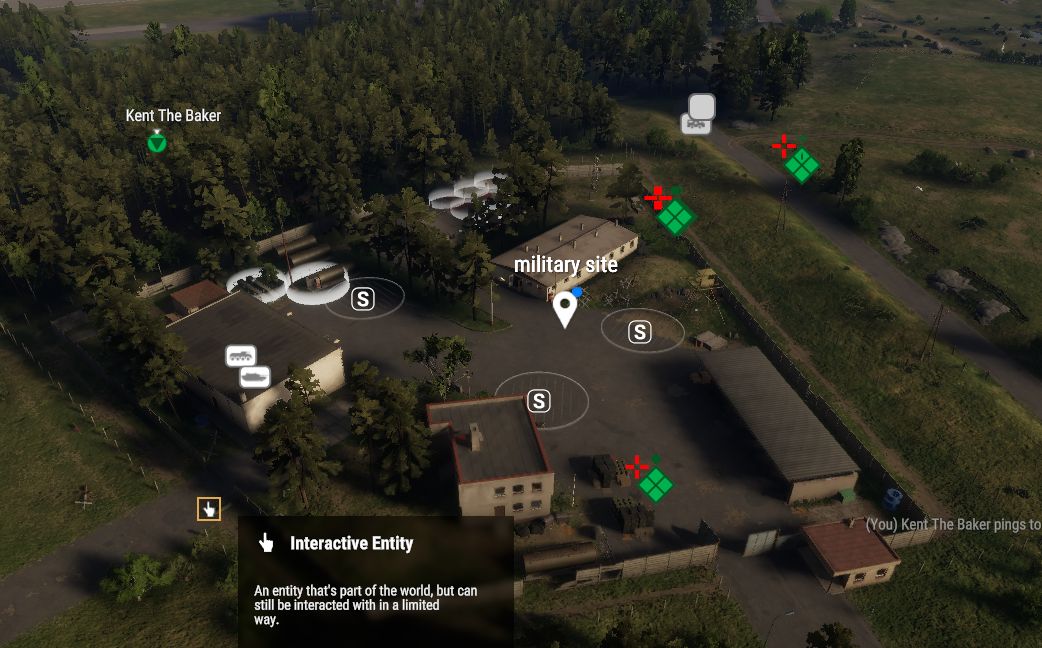Select the white tank vehicle icon
This screenshot has width=1042, height=648.
(x=255, y=377)
